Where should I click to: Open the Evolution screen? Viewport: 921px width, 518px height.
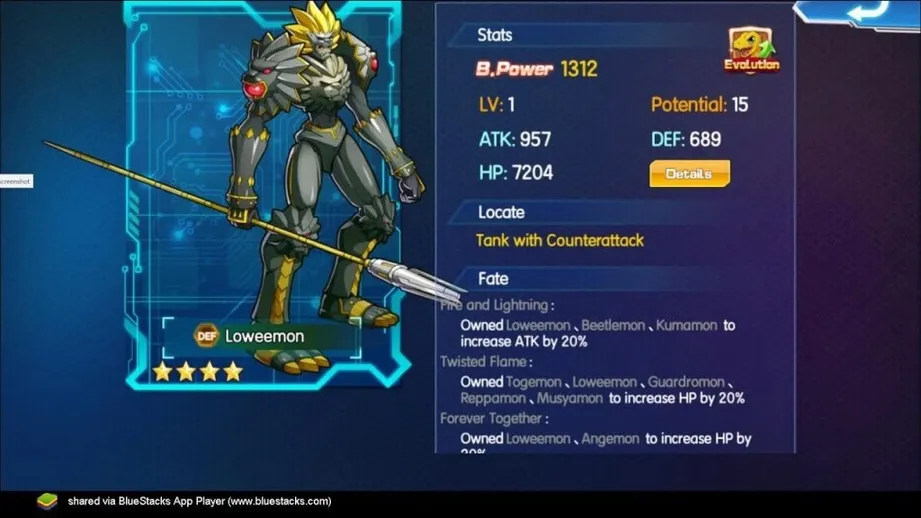coord(752,50)
